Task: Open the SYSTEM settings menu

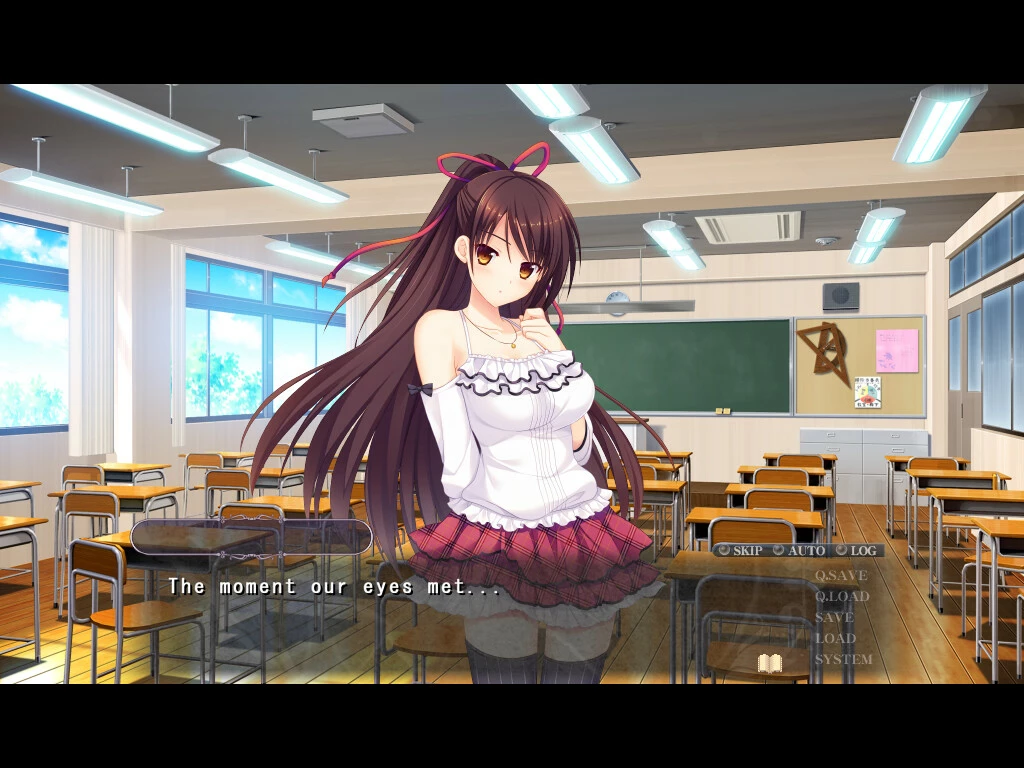Action: (x=843, y=659)
